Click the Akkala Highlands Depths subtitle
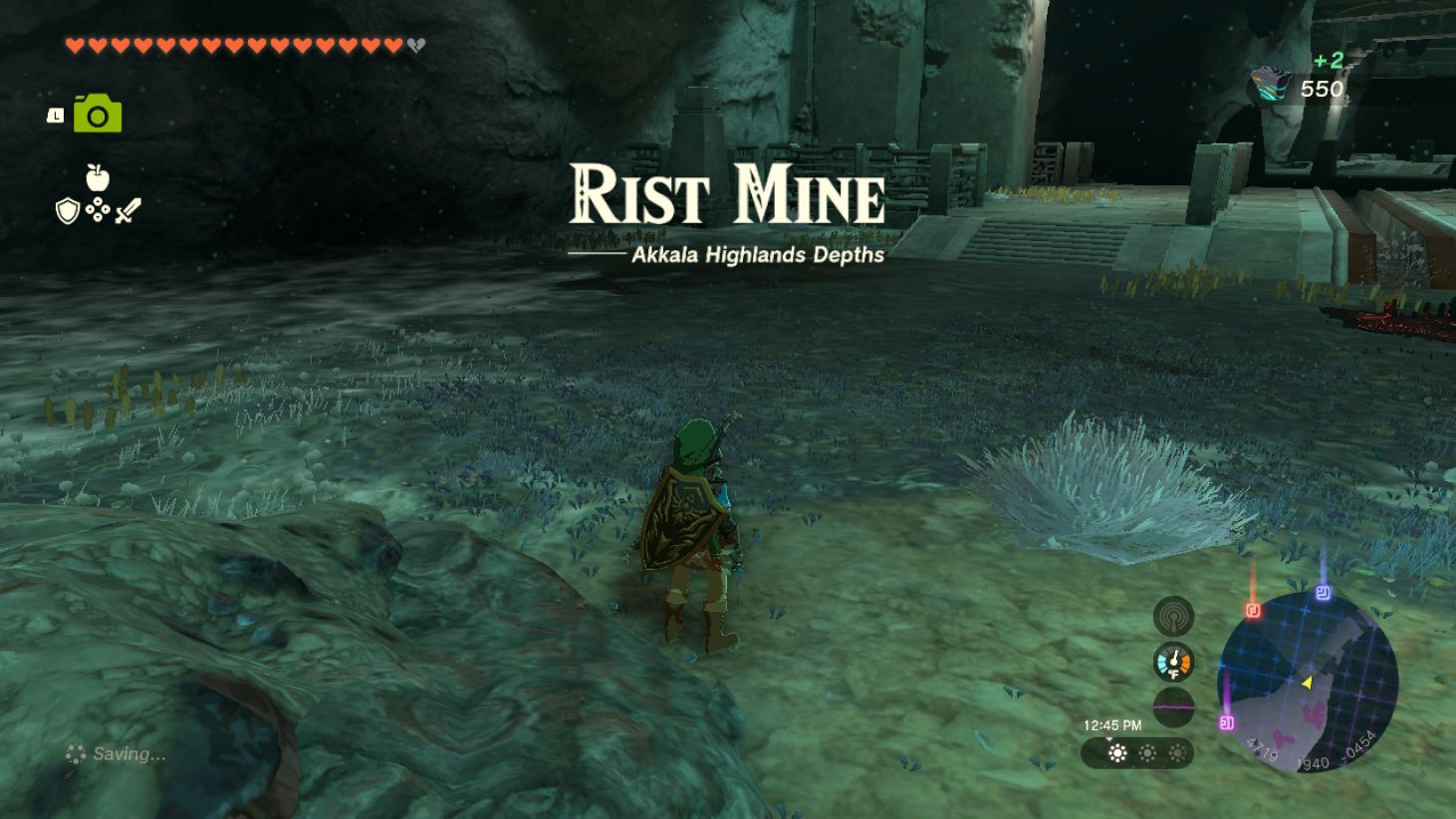 pos(756,255)
